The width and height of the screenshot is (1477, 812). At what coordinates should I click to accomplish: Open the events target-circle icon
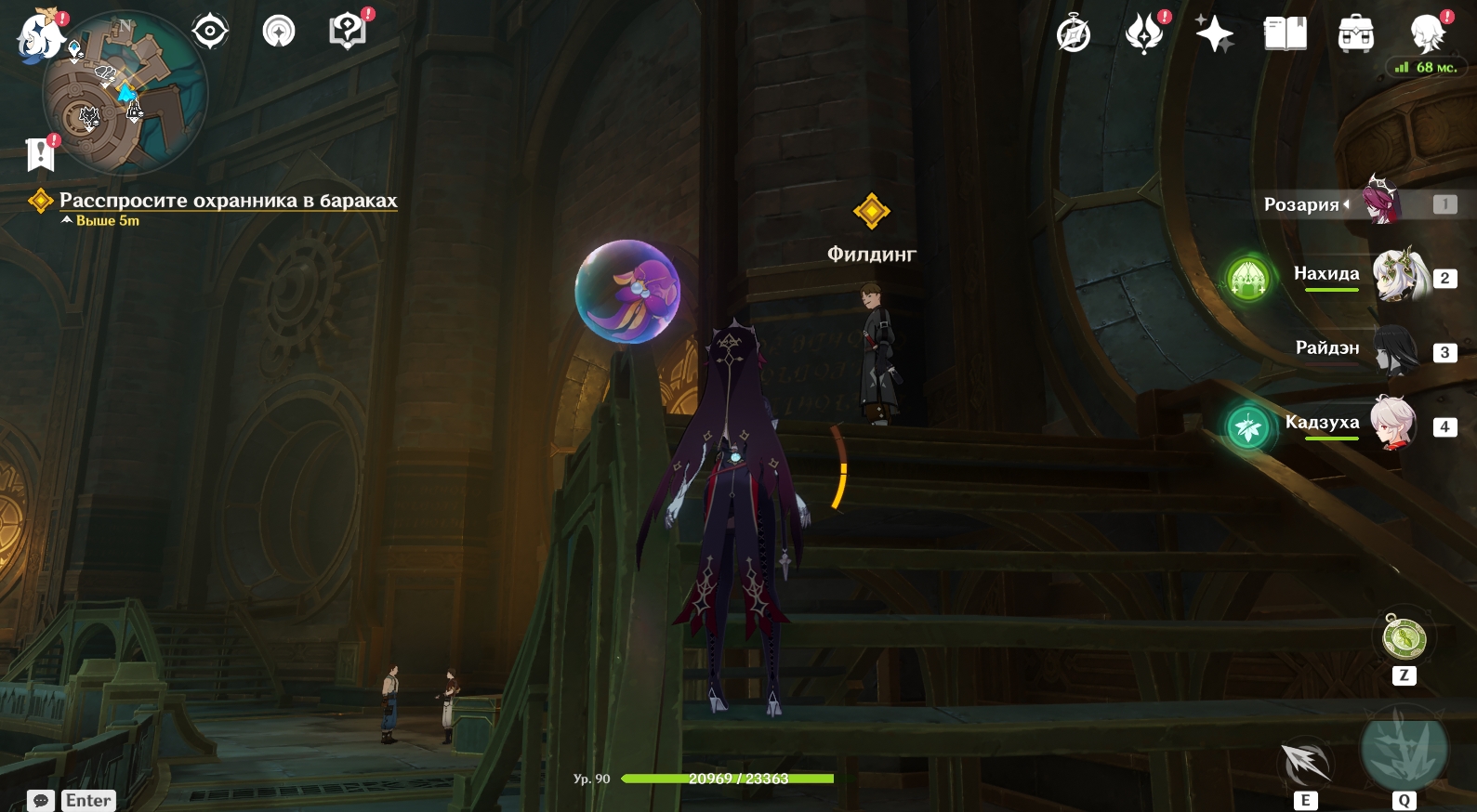click(x=210, y=32)
